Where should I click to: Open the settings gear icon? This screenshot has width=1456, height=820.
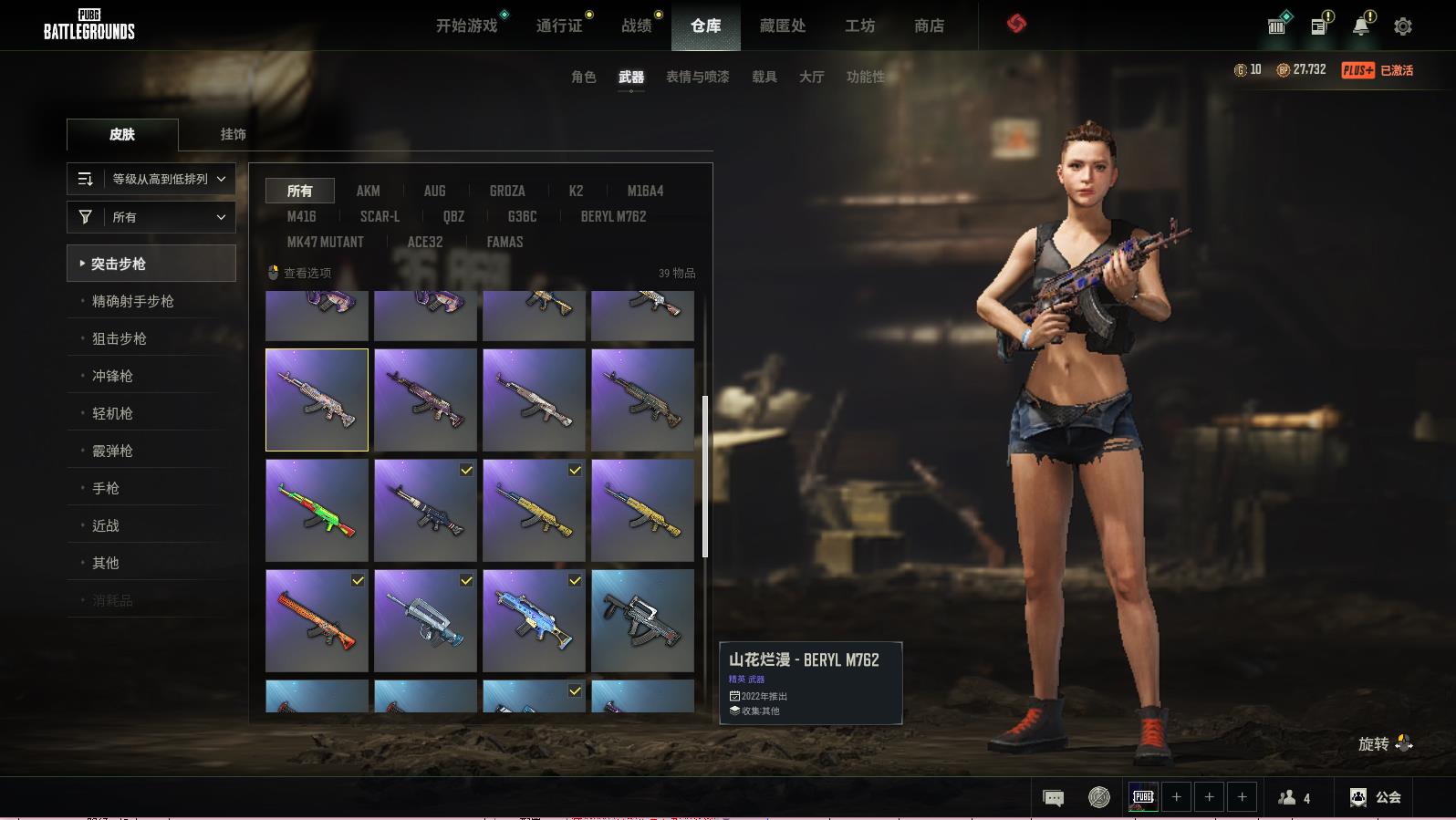[1402, 26]
